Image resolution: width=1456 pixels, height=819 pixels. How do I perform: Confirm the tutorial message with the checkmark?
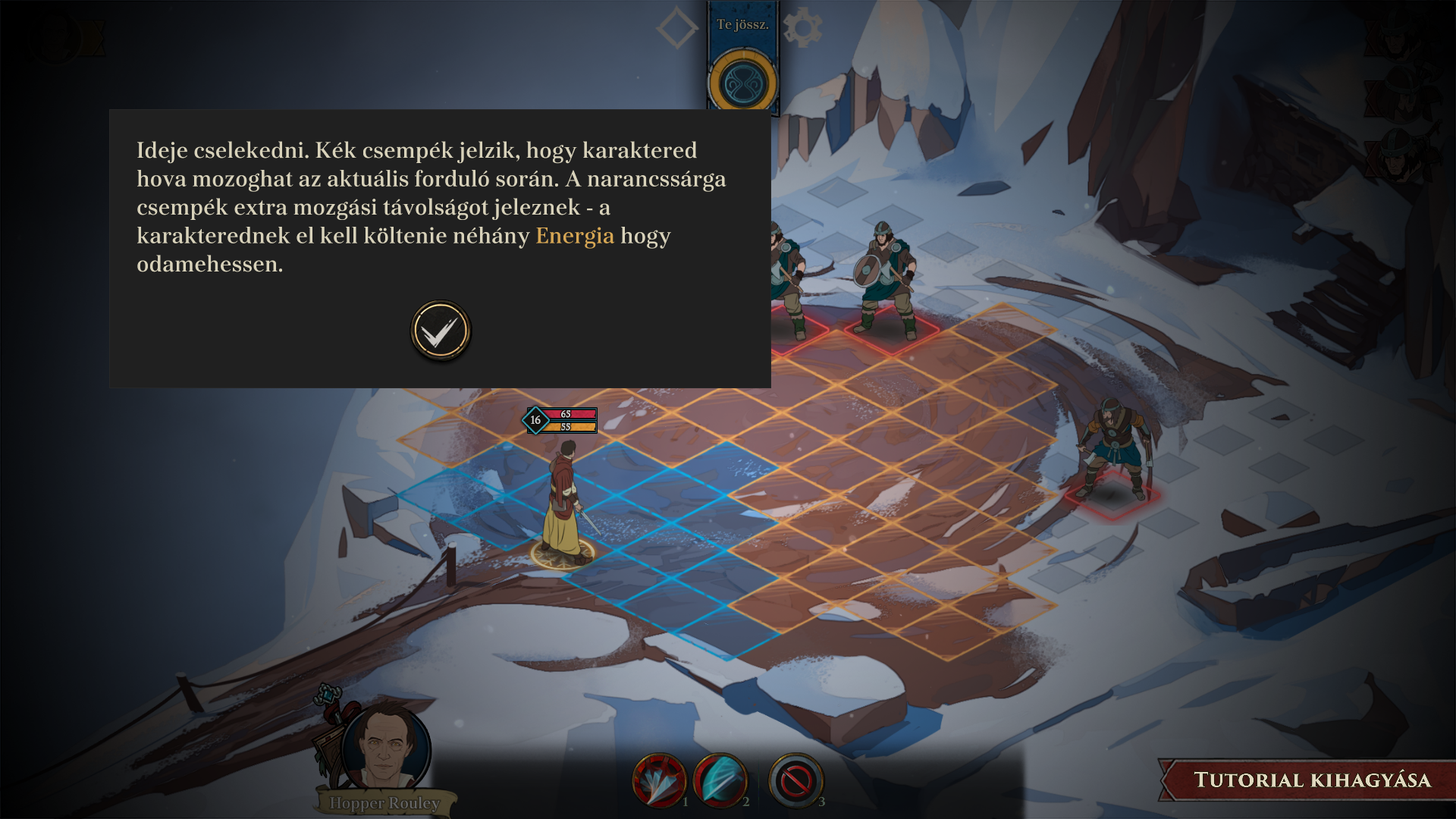pos(441,331)
